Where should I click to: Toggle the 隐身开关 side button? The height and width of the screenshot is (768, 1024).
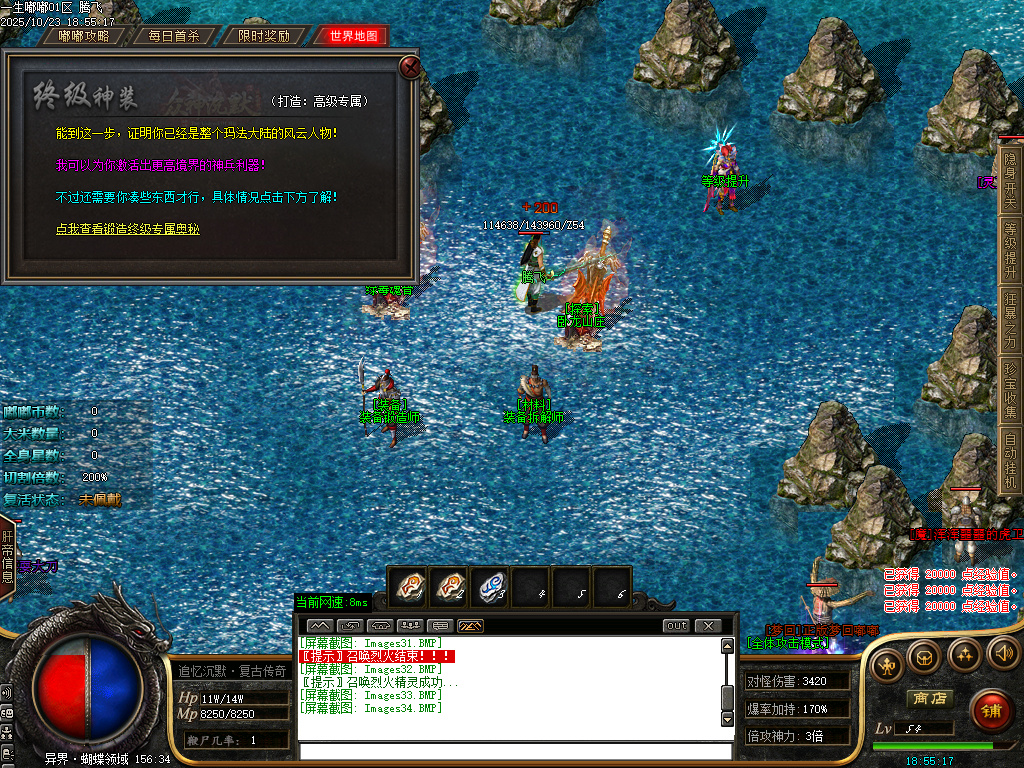tap(1010, 180)
